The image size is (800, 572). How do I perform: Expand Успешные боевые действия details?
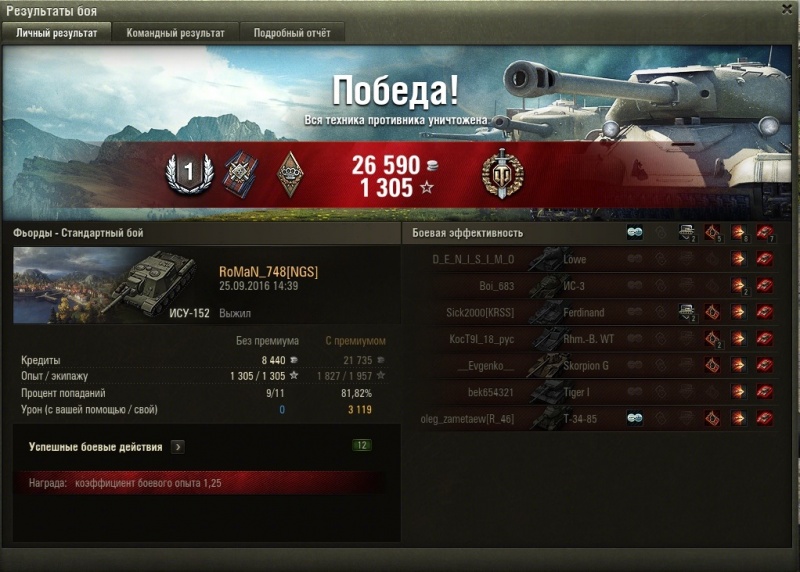[178, 447]
